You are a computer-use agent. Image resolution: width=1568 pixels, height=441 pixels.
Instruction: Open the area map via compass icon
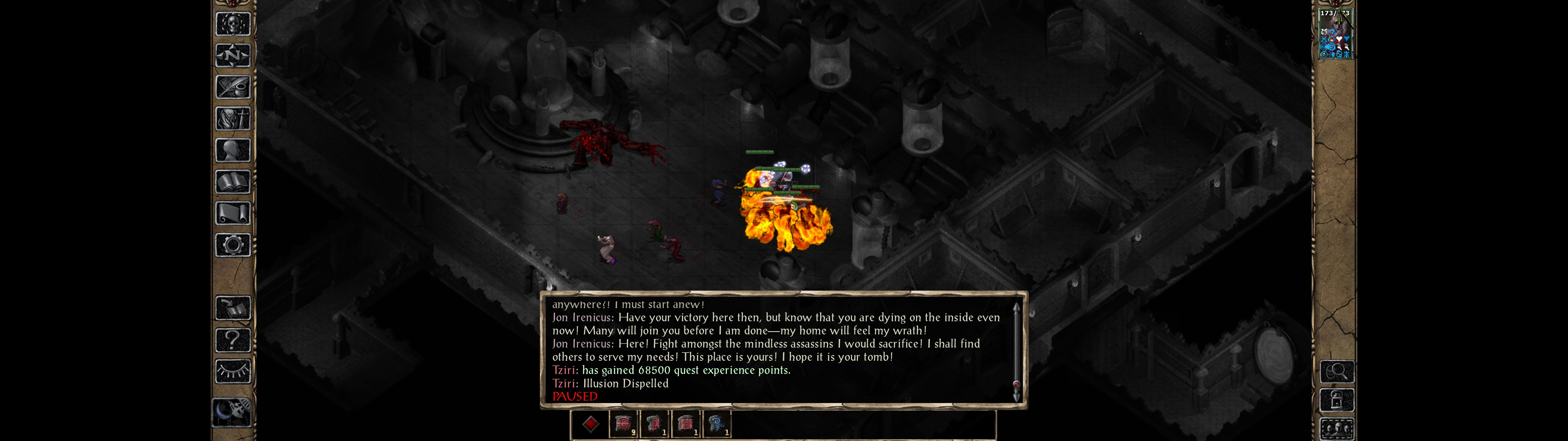coord(232,56)
